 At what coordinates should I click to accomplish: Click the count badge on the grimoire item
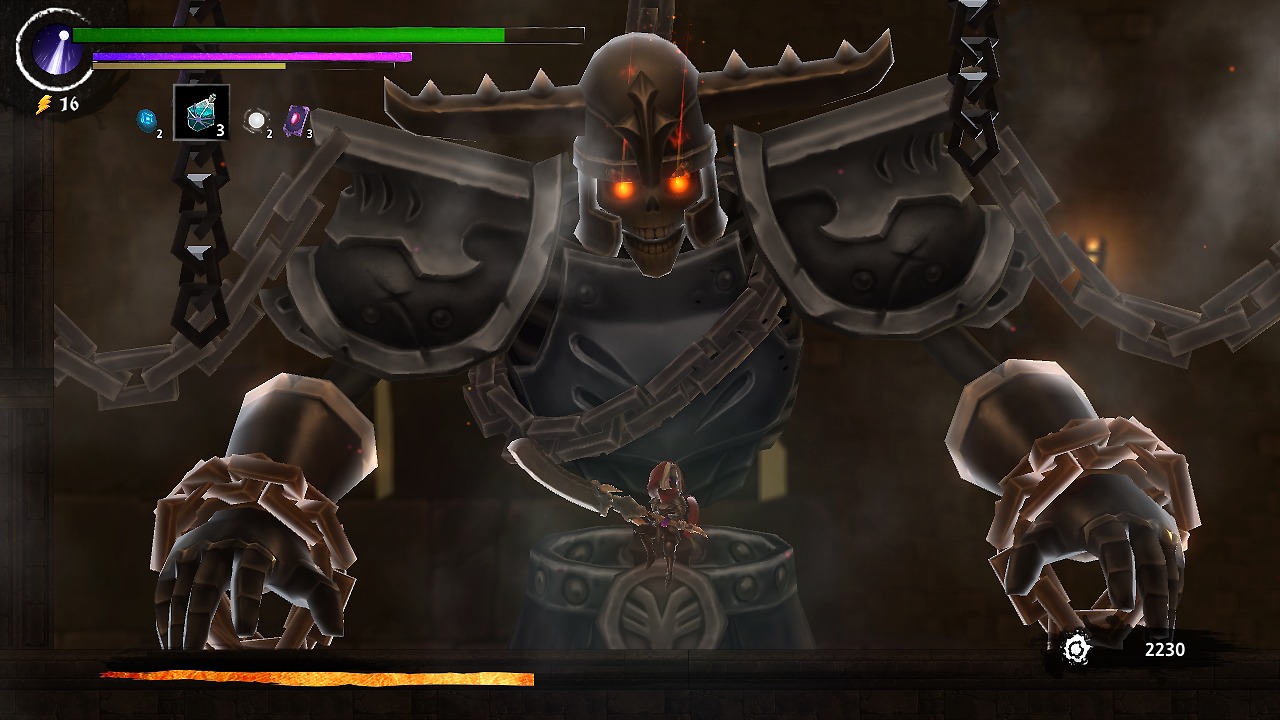(x=308, y=132)
